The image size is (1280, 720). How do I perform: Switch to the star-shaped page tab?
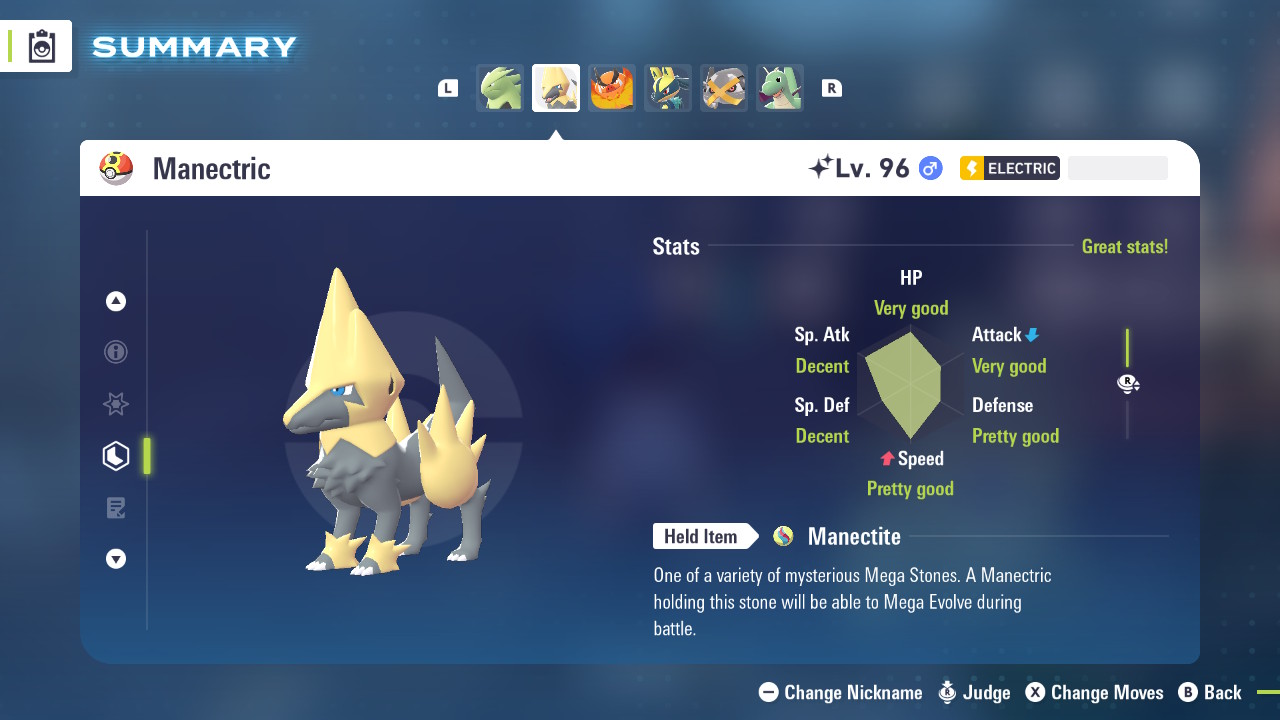click(x=116, y=404)
